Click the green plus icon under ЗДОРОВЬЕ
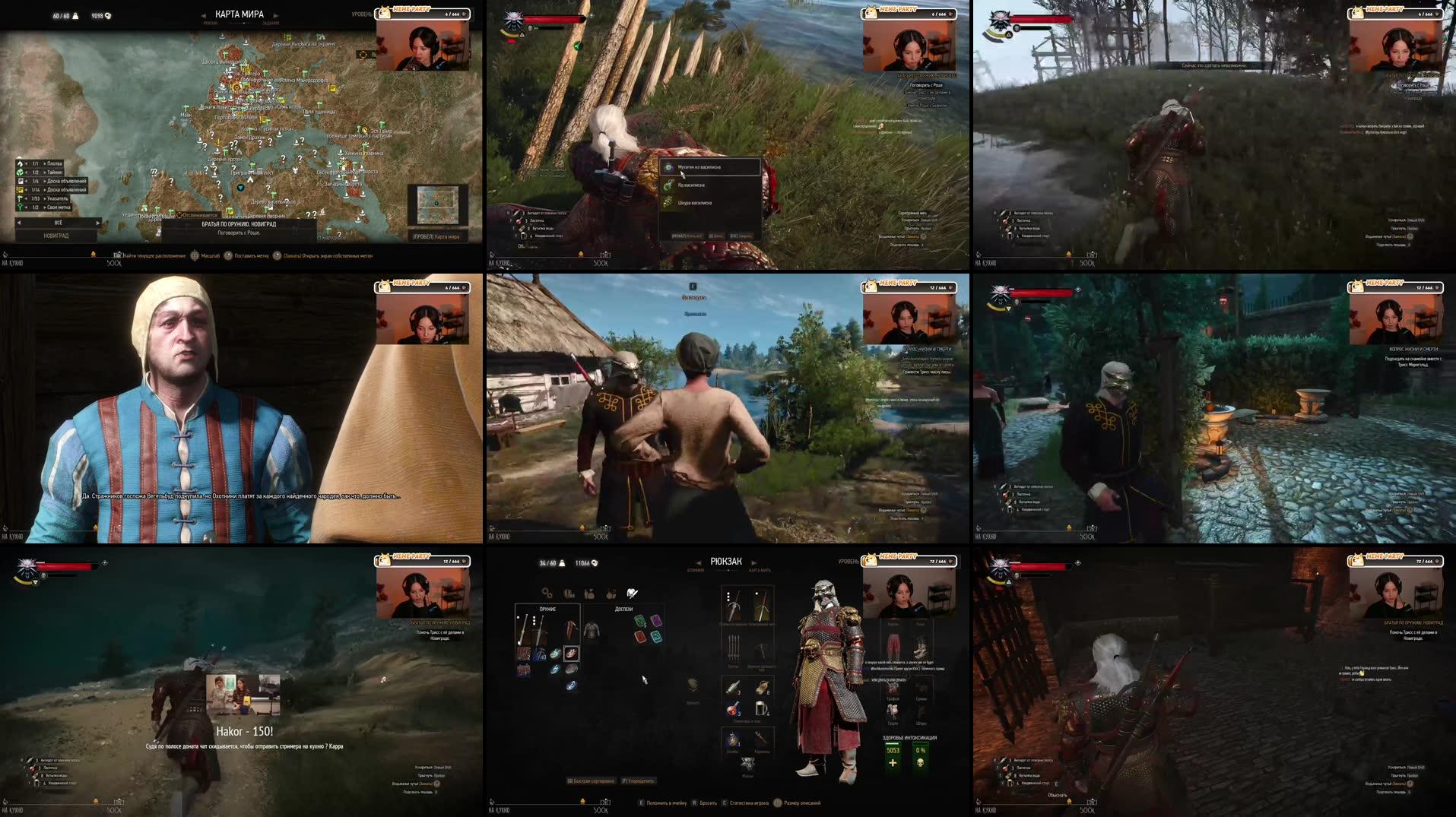The width and height of the screenshot is (1456, 817). tap(893, 762)
